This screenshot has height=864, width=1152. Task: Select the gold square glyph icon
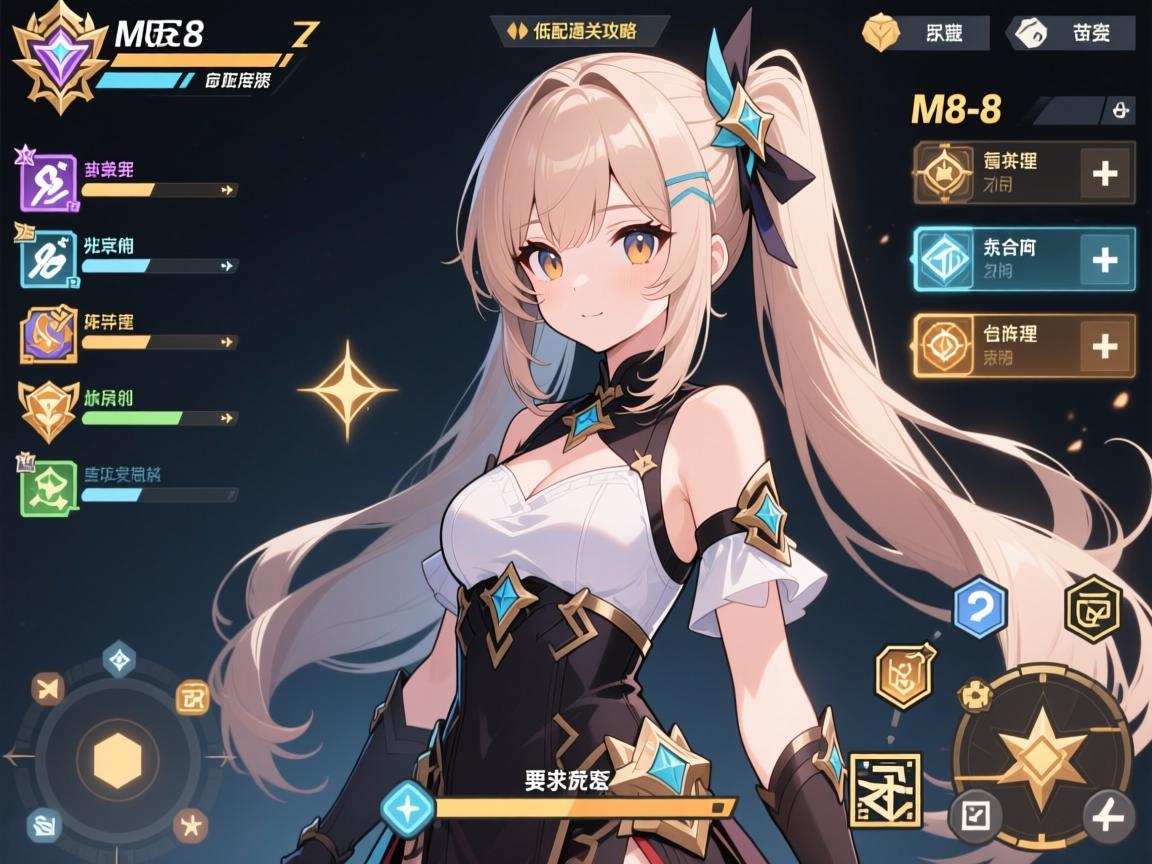pos(884,790)
